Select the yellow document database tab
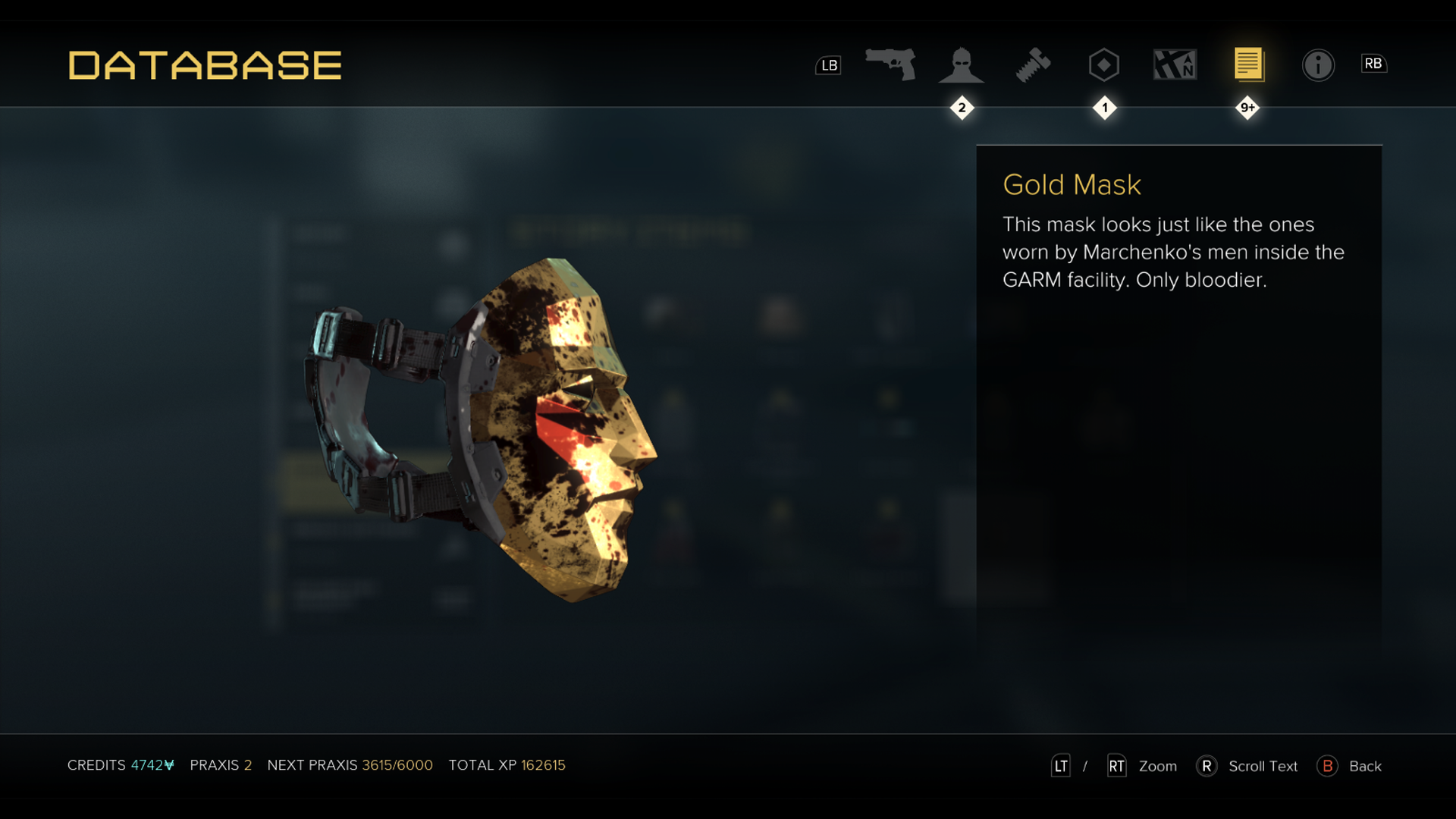Viewport: 1456px width, 819px height. [1247, 64]
